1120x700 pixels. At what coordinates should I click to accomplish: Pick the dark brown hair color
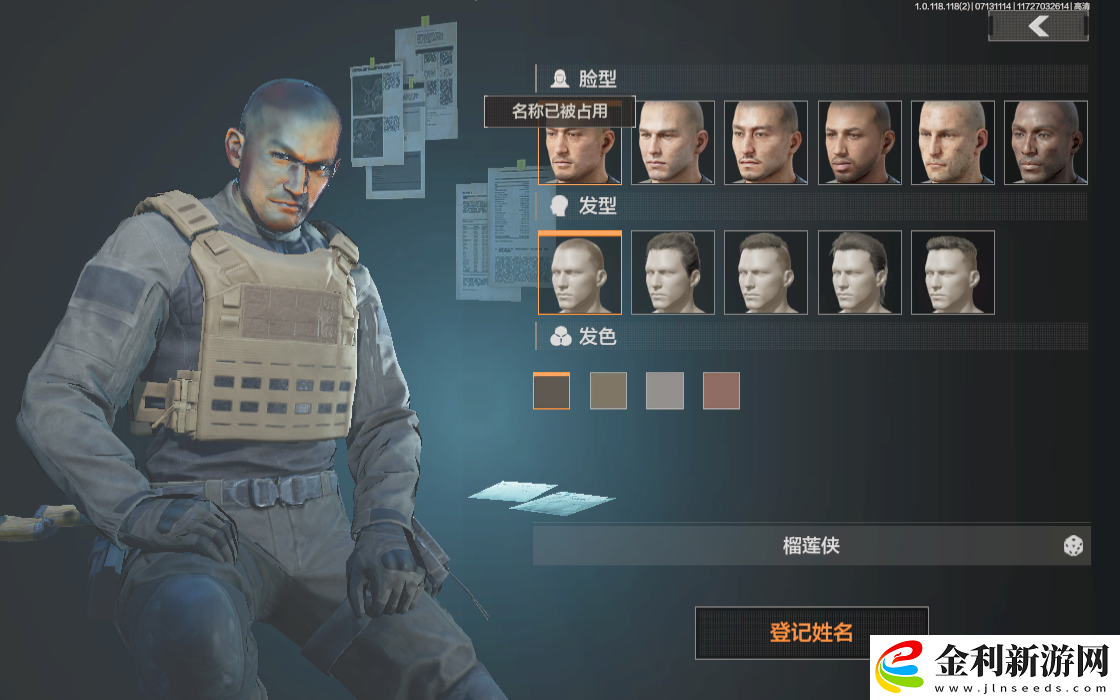551,391
